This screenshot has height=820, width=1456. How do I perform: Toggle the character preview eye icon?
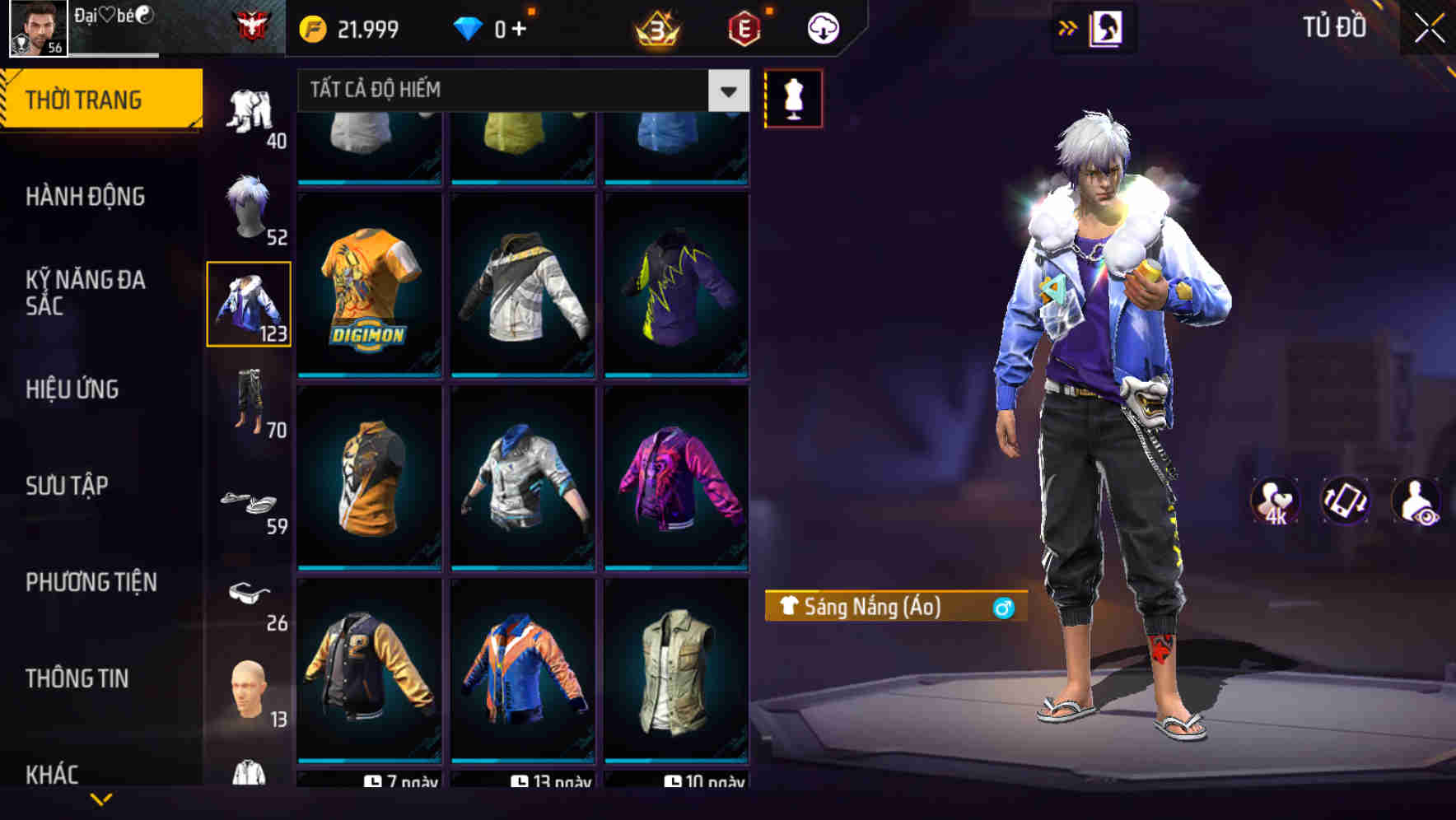coord(1418,502)
